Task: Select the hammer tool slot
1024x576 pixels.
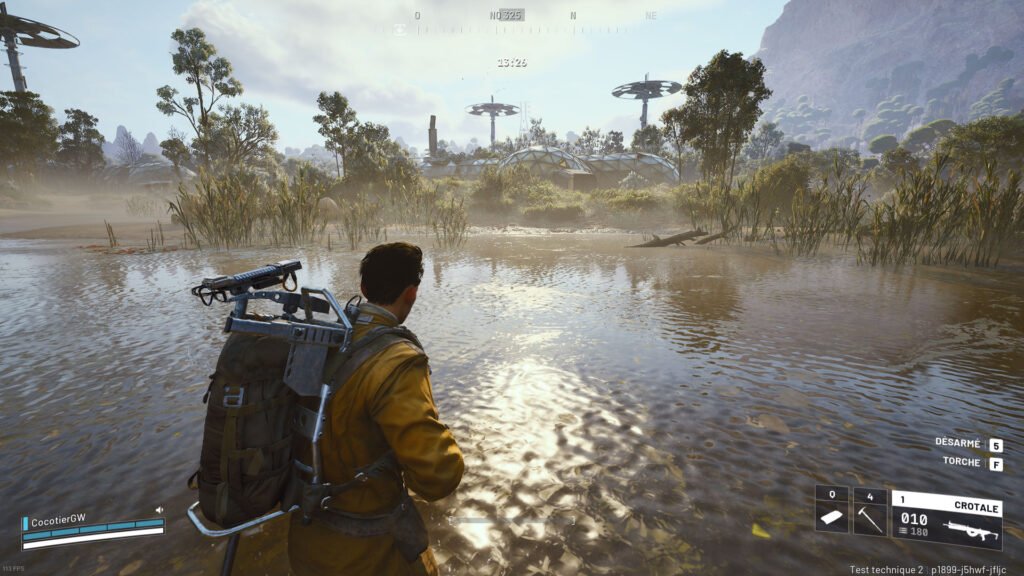Action: tap(870, 511)
